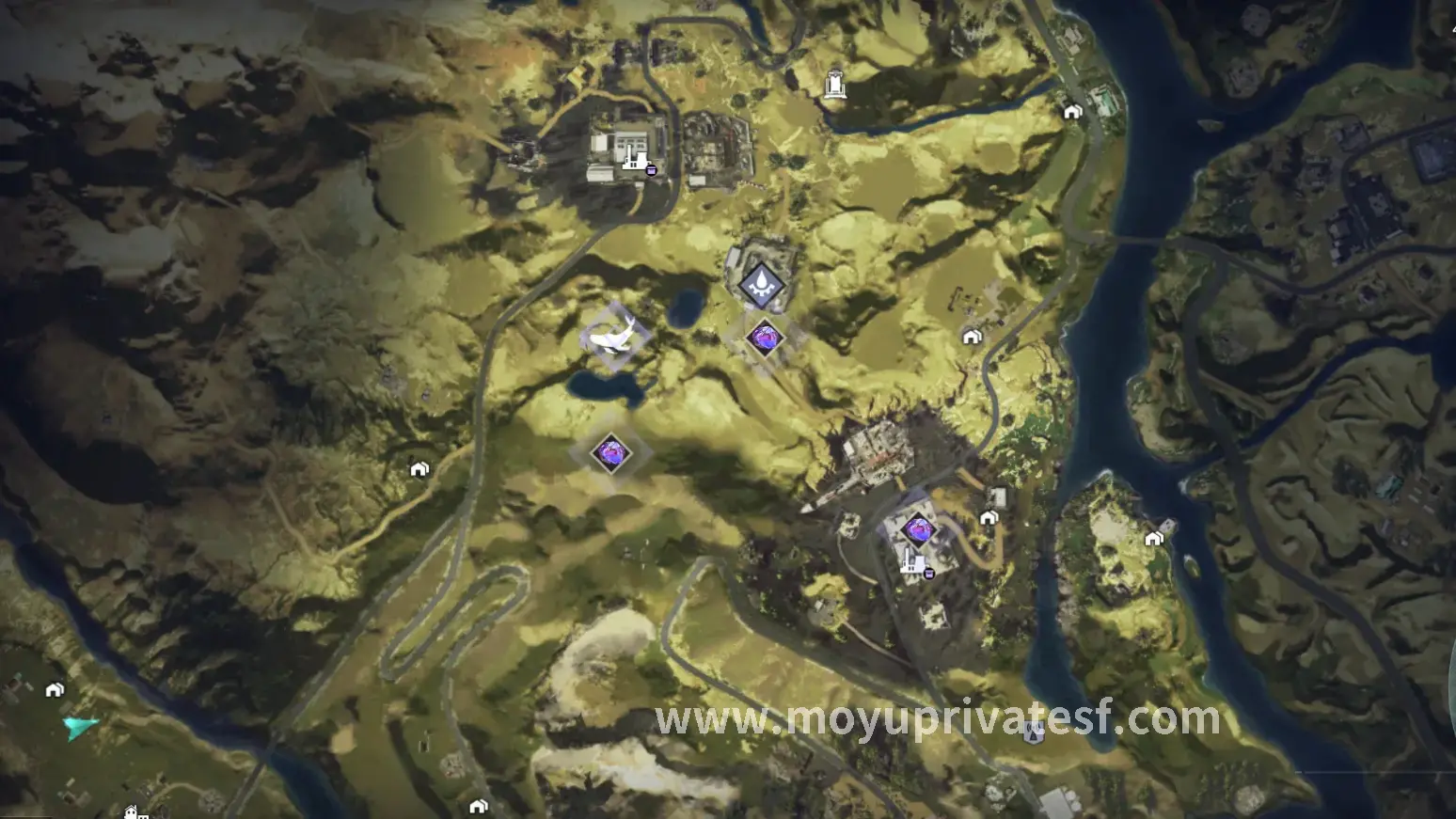The height and width of the screenshot is (819, 1456).
Task: Click the cyan player arrow marker
Action: coord(81,726)
